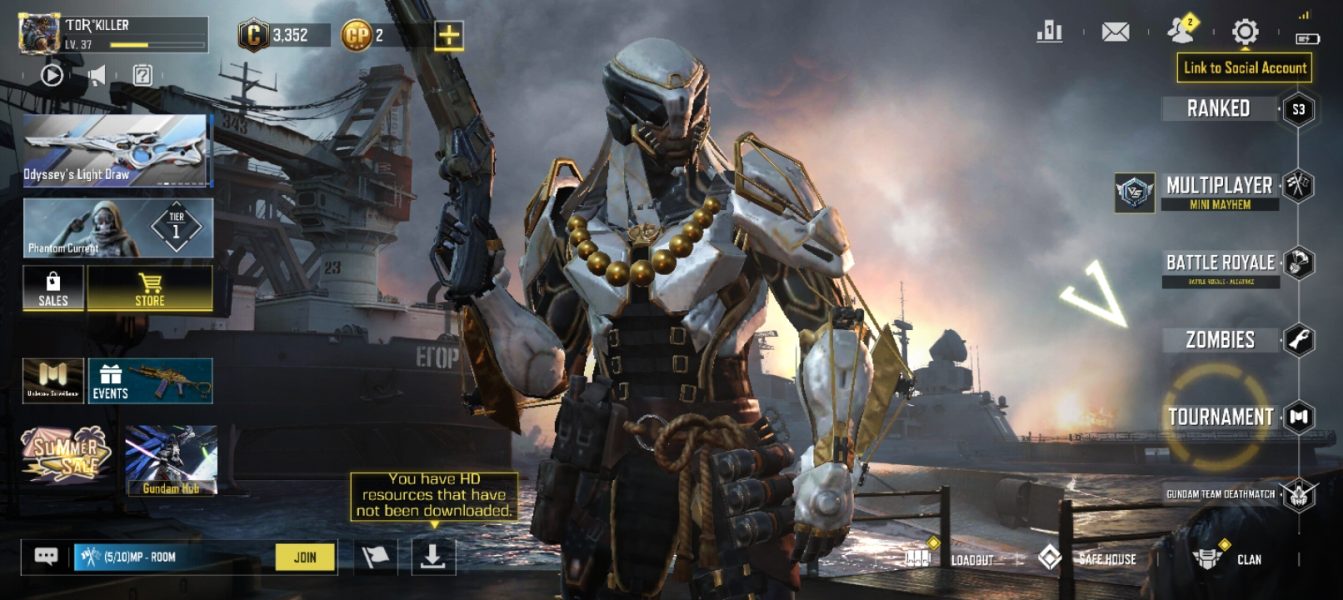
Task: Open the Store button
Action: pyautogui.click(x=150, y=288)
